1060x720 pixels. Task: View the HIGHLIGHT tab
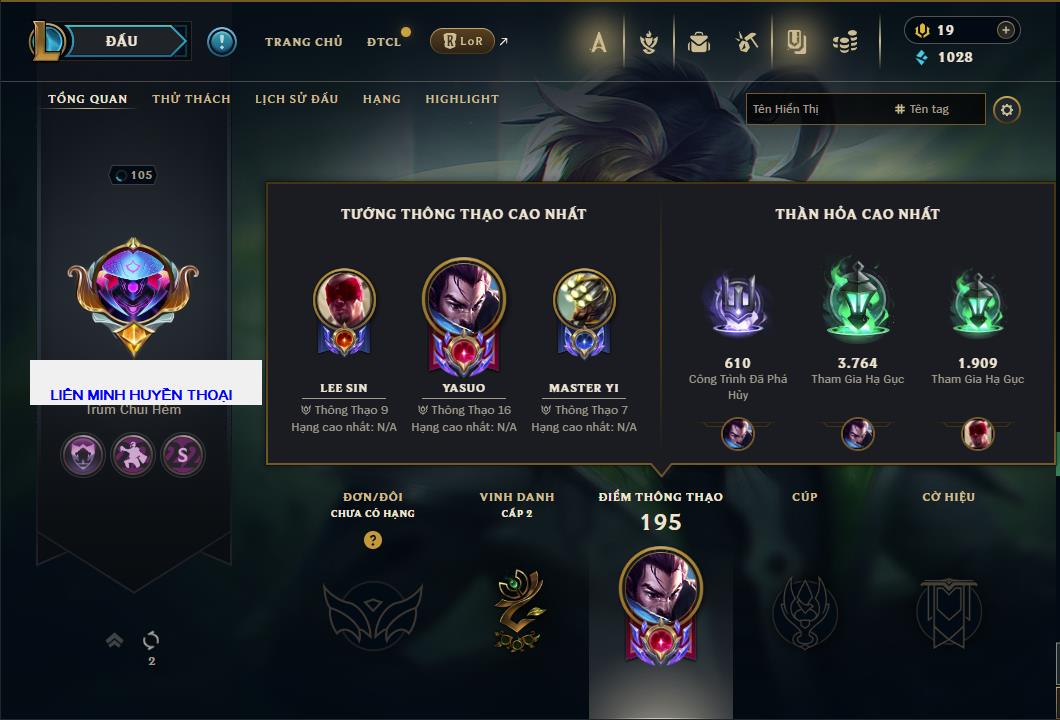(461, 99)
